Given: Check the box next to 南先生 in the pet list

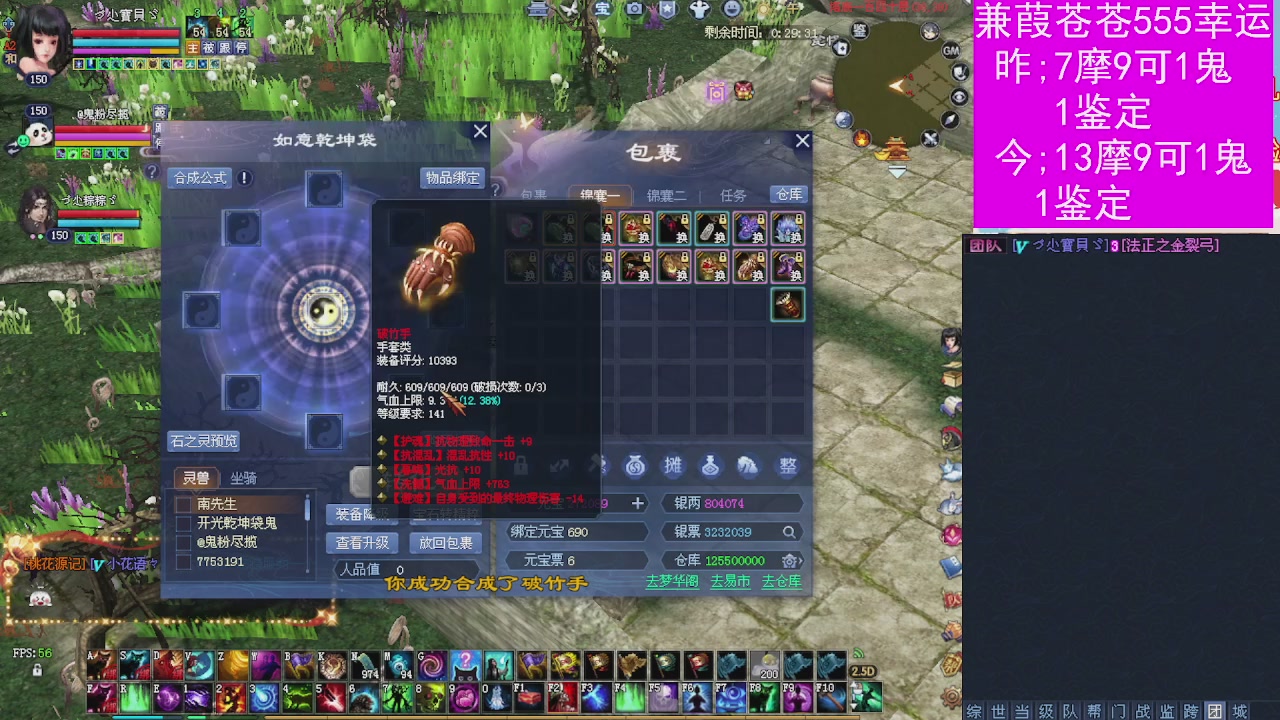Looking at the screenshot, I should (x=184, y=505).
